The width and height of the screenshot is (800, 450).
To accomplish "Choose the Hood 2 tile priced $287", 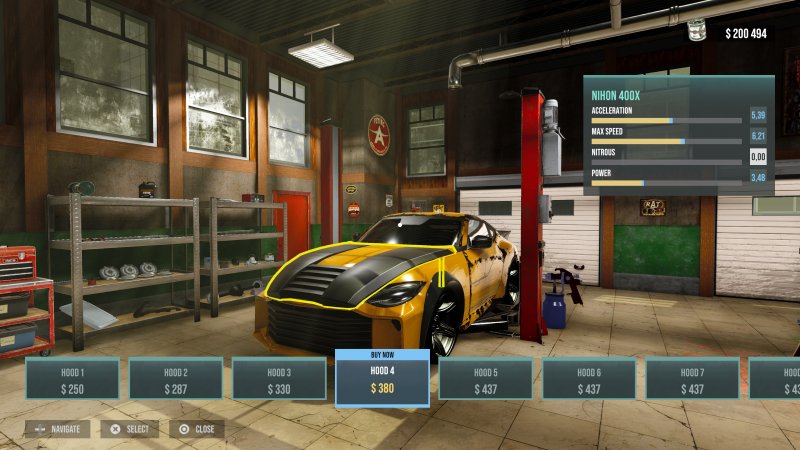I will (x=175, y=379).
